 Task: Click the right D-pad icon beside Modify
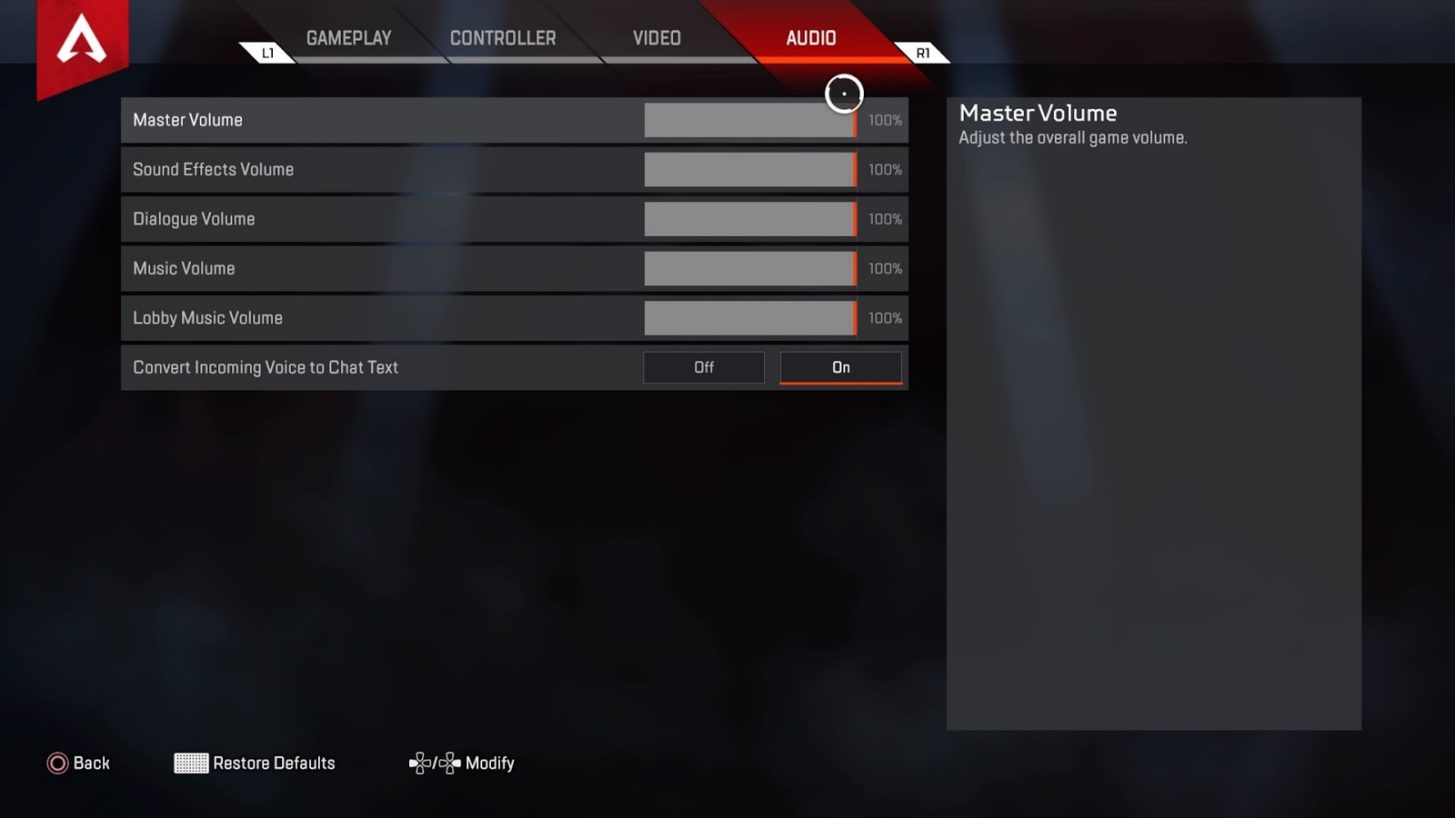pyautogui.click(x=452, y=763)
